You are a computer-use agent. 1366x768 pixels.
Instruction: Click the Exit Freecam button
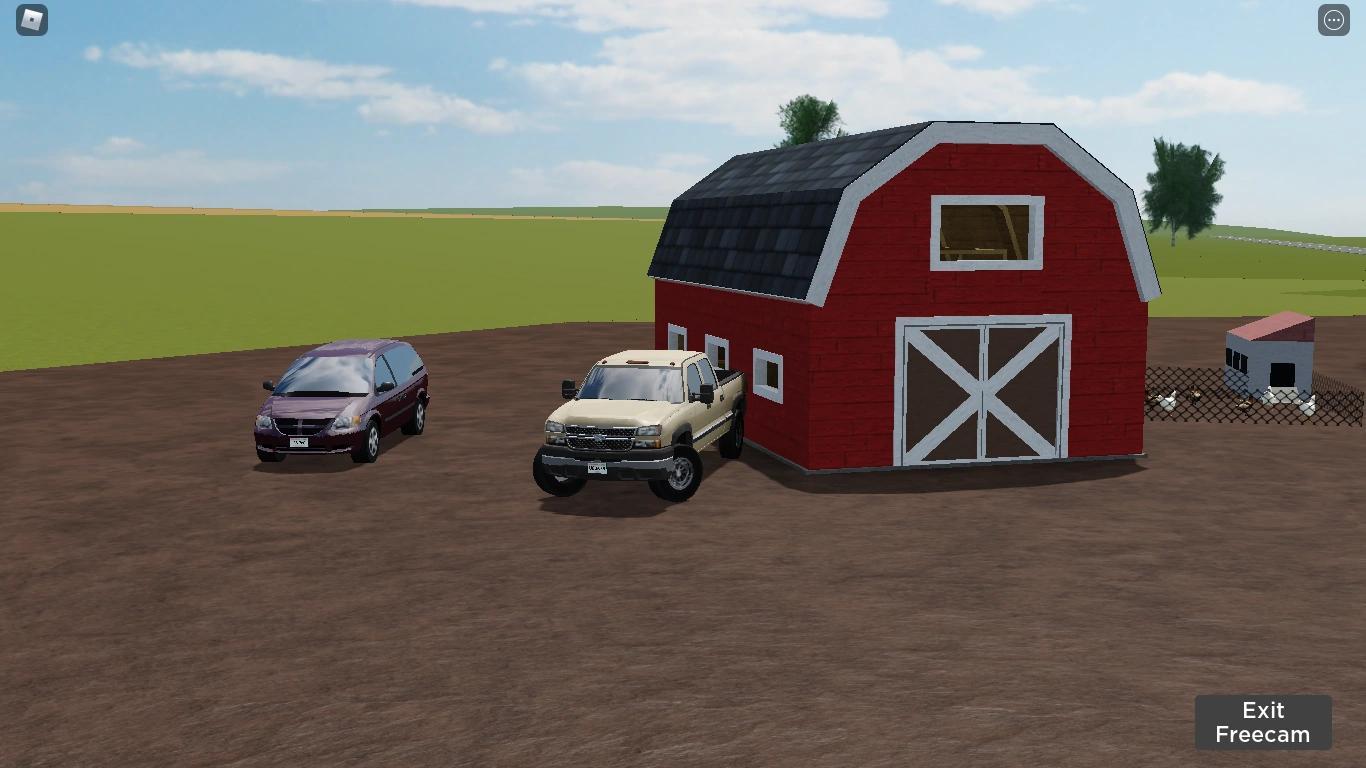[x=1263, y=722]
